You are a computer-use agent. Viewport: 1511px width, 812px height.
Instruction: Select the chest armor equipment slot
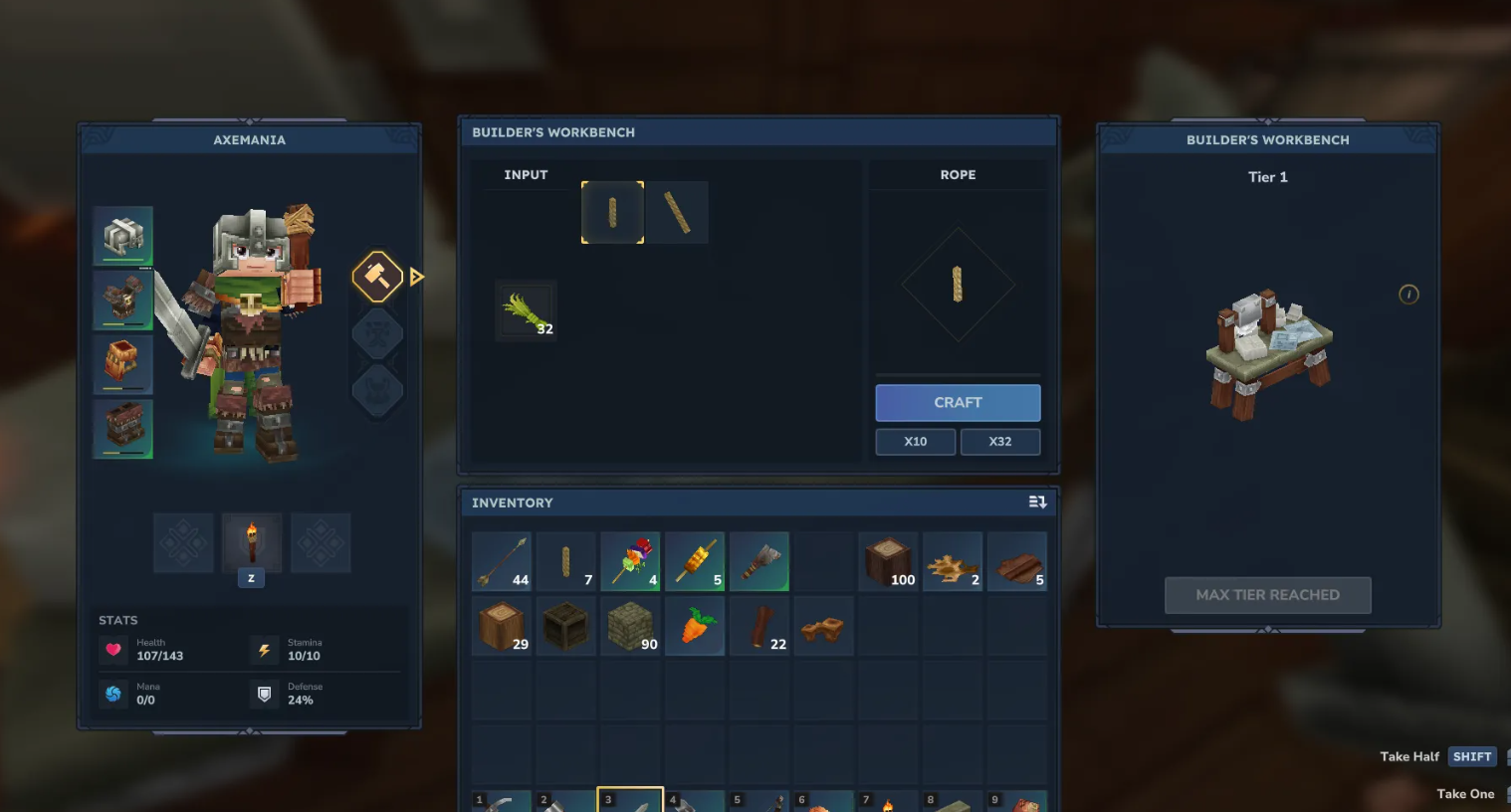123,301
